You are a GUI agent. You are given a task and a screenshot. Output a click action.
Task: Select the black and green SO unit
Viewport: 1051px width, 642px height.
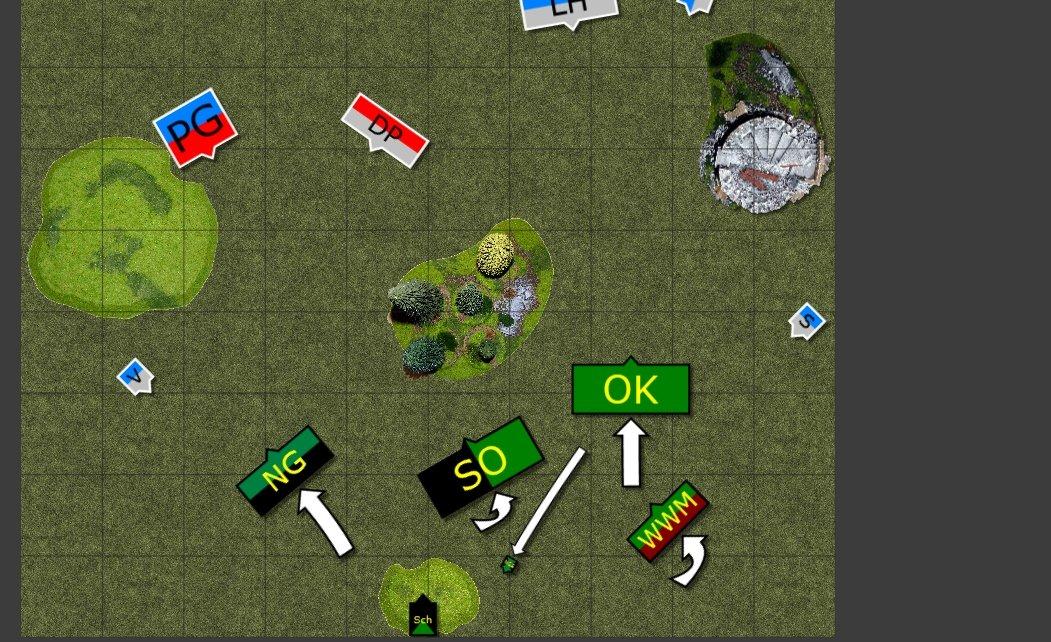(481, 465)
